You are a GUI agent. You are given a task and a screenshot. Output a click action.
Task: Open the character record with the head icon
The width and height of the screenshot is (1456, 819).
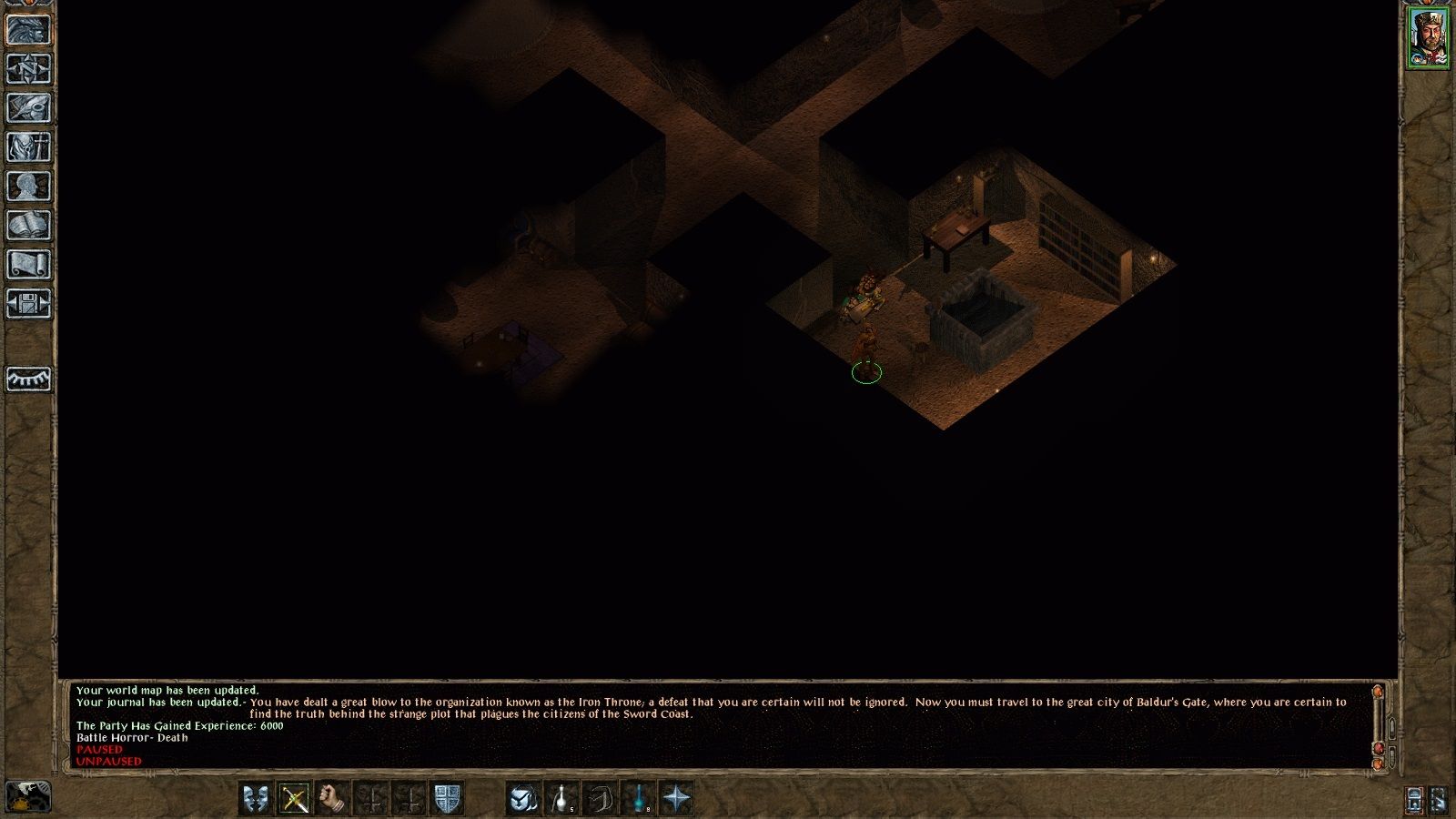[28, 187]
